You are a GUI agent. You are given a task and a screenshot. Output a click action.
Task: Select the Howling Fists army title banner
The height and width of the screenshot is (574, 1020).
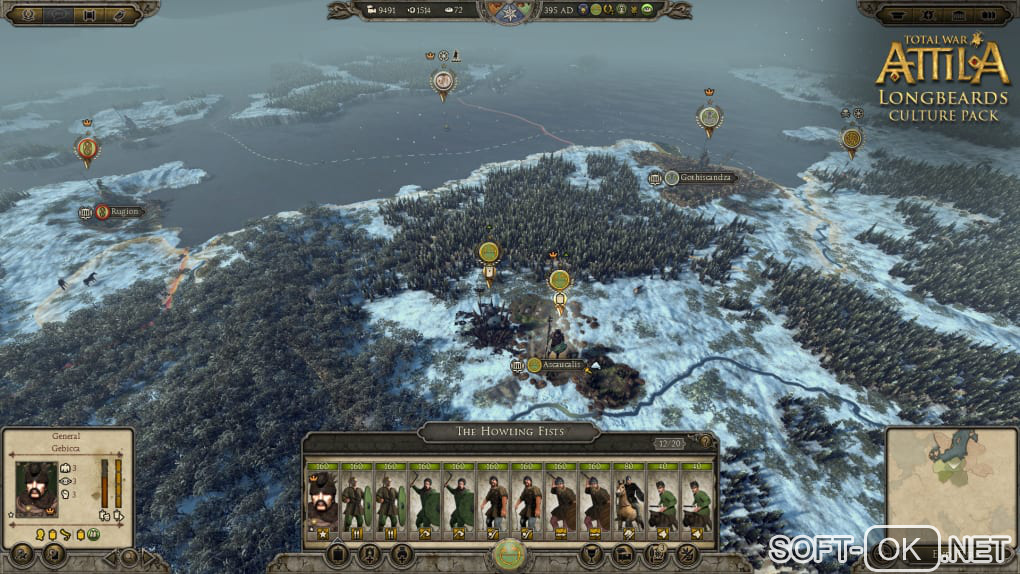click(x=510, y=431)
